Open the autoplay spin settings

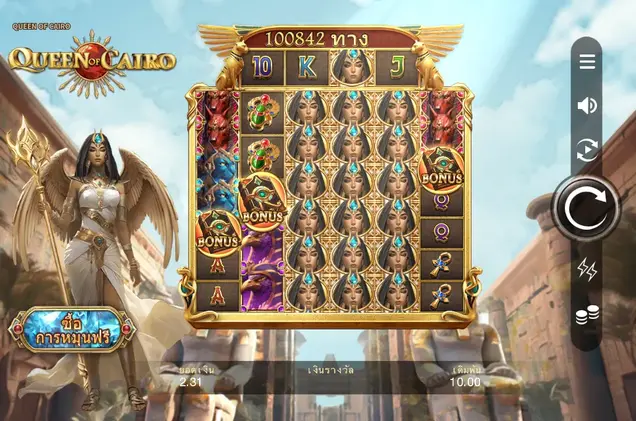click(x=587, y=150)
